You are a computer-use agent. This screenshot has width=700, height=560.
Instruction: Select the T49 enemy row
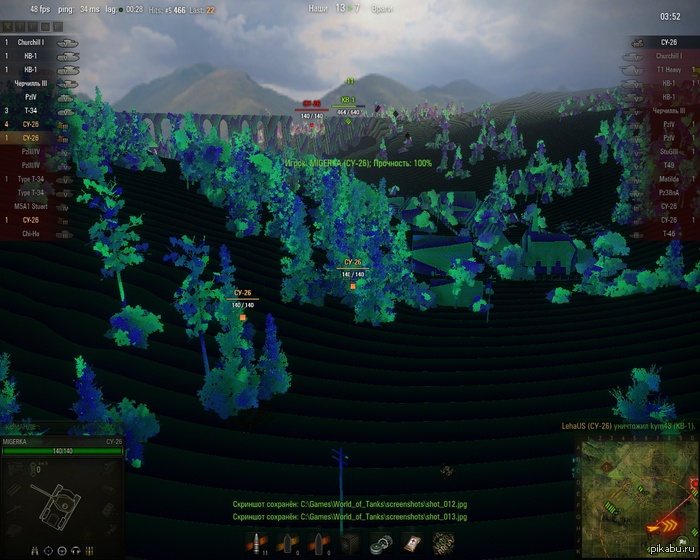point(669,165)
